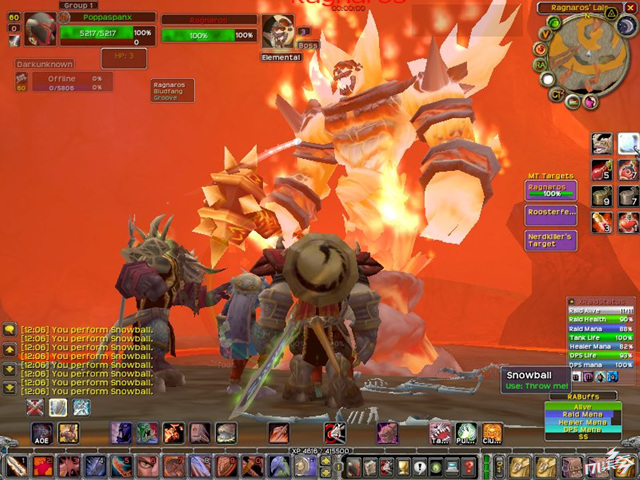This screenshot has width=640, height=480.
Task: Use the bandage item slot showing 9
Action: 602,196
